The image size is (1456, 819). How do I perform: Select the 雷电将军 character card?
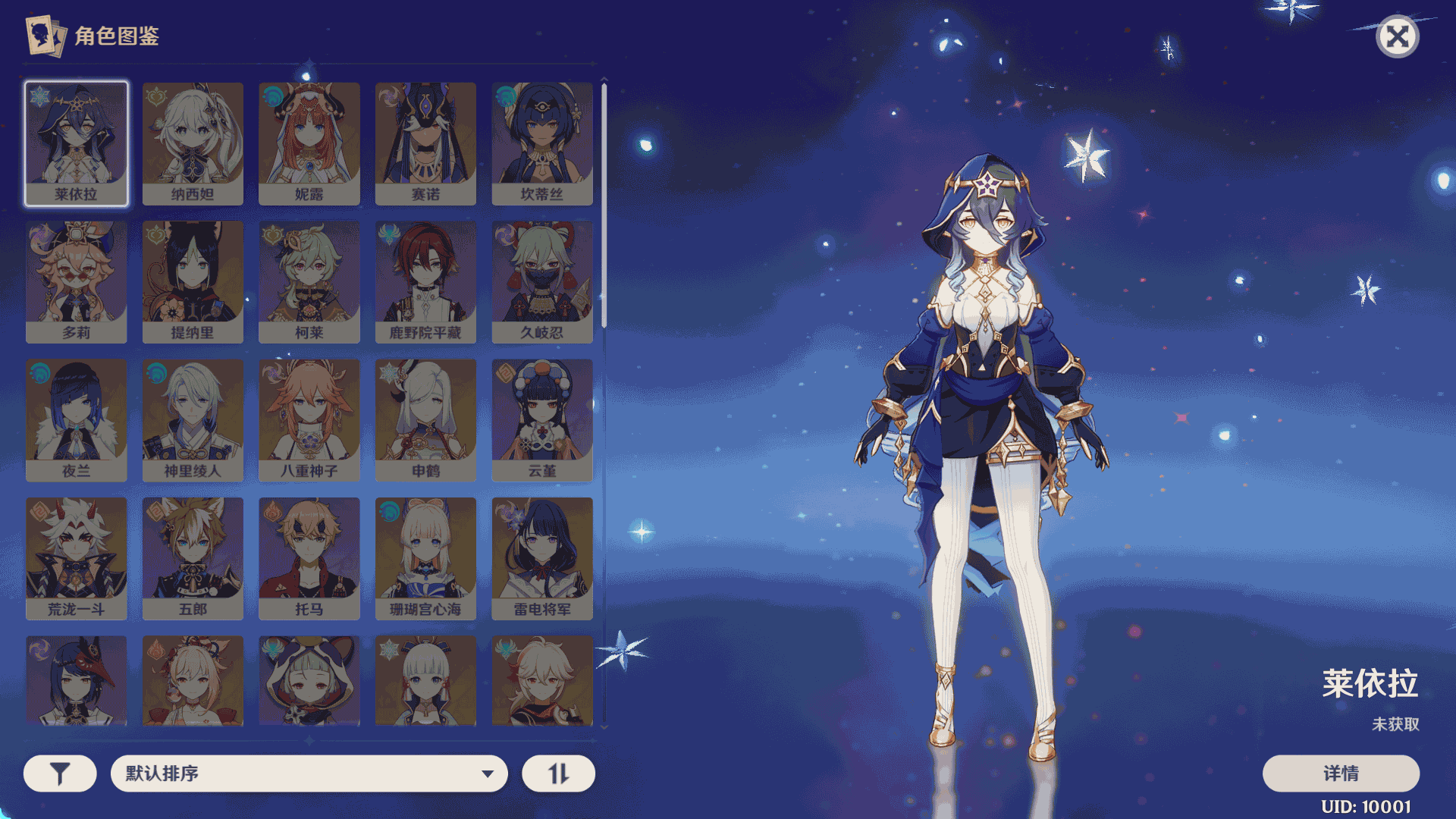541,558
